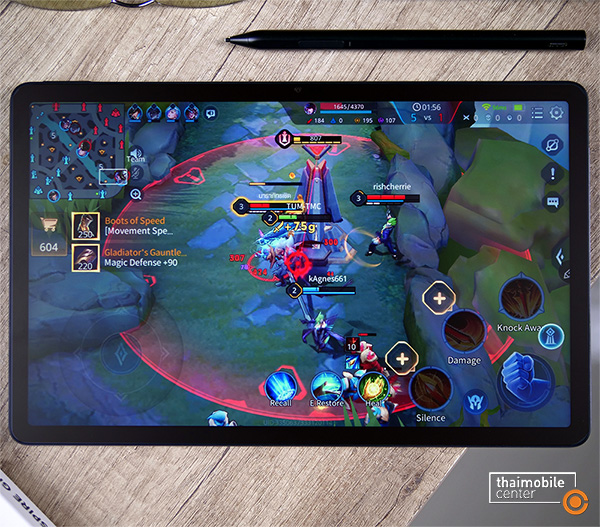Screen dimensions: 600x527
Task: Activate the Knock Away skill
Action: (x=520, y=298)
